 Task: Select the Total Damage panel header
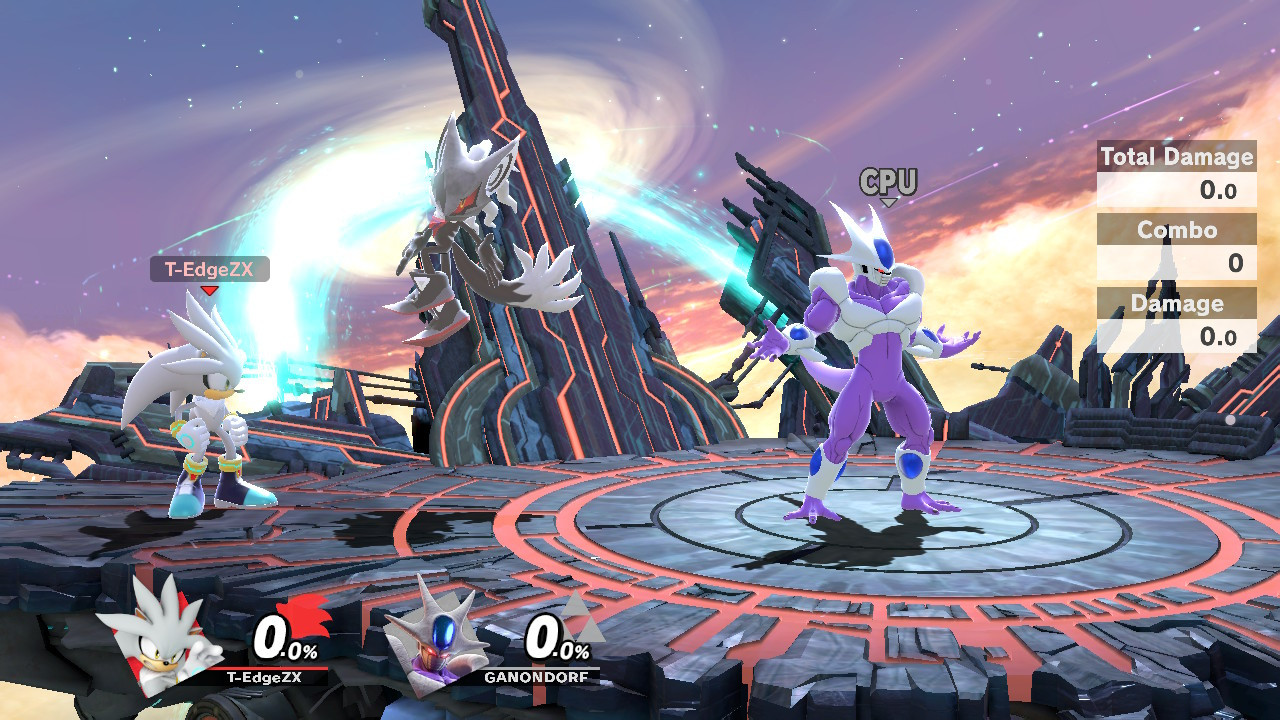[1176, 157]
